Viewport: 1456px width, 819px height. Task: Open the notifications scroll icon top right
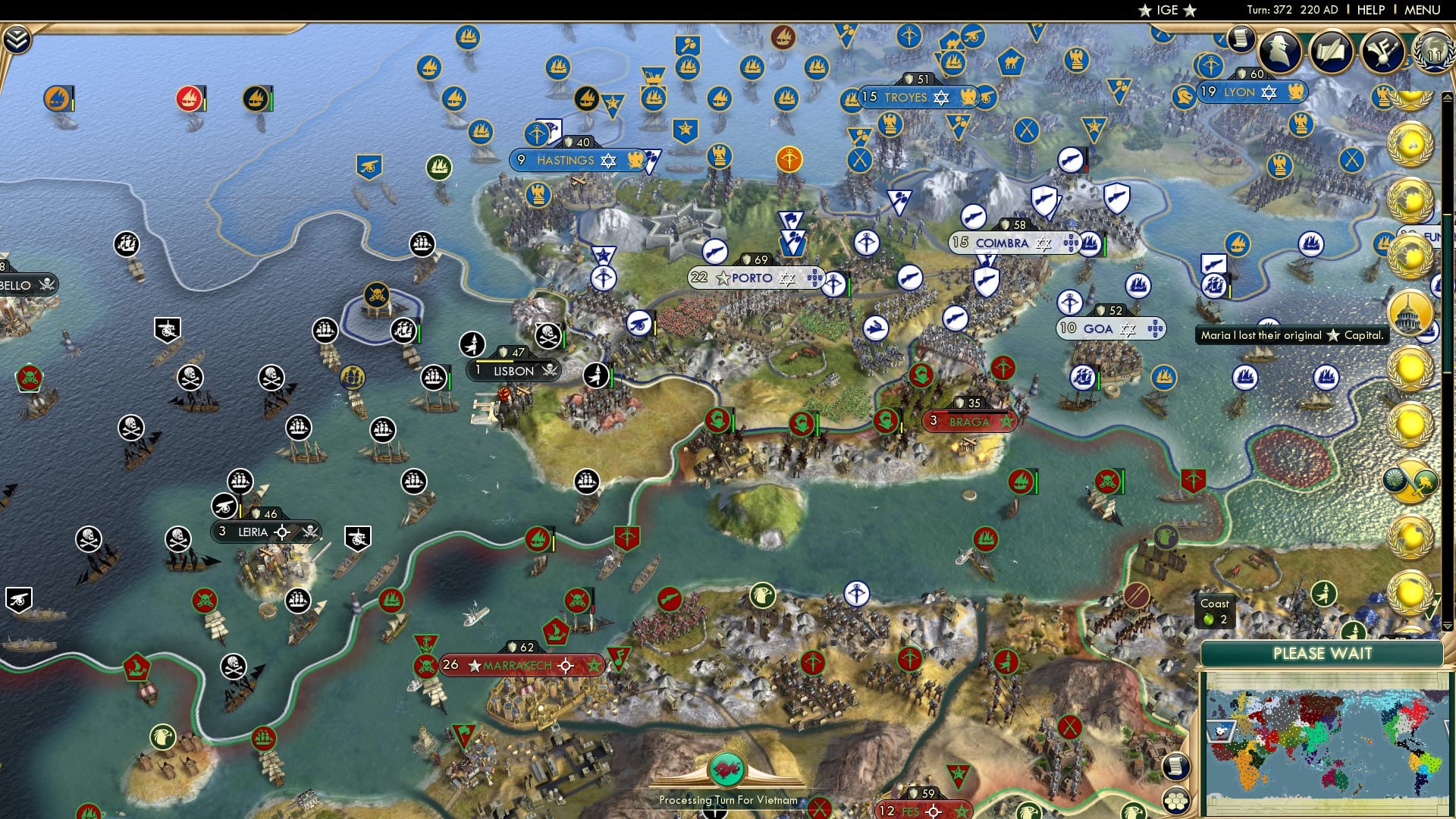[x=1241, y=39]
